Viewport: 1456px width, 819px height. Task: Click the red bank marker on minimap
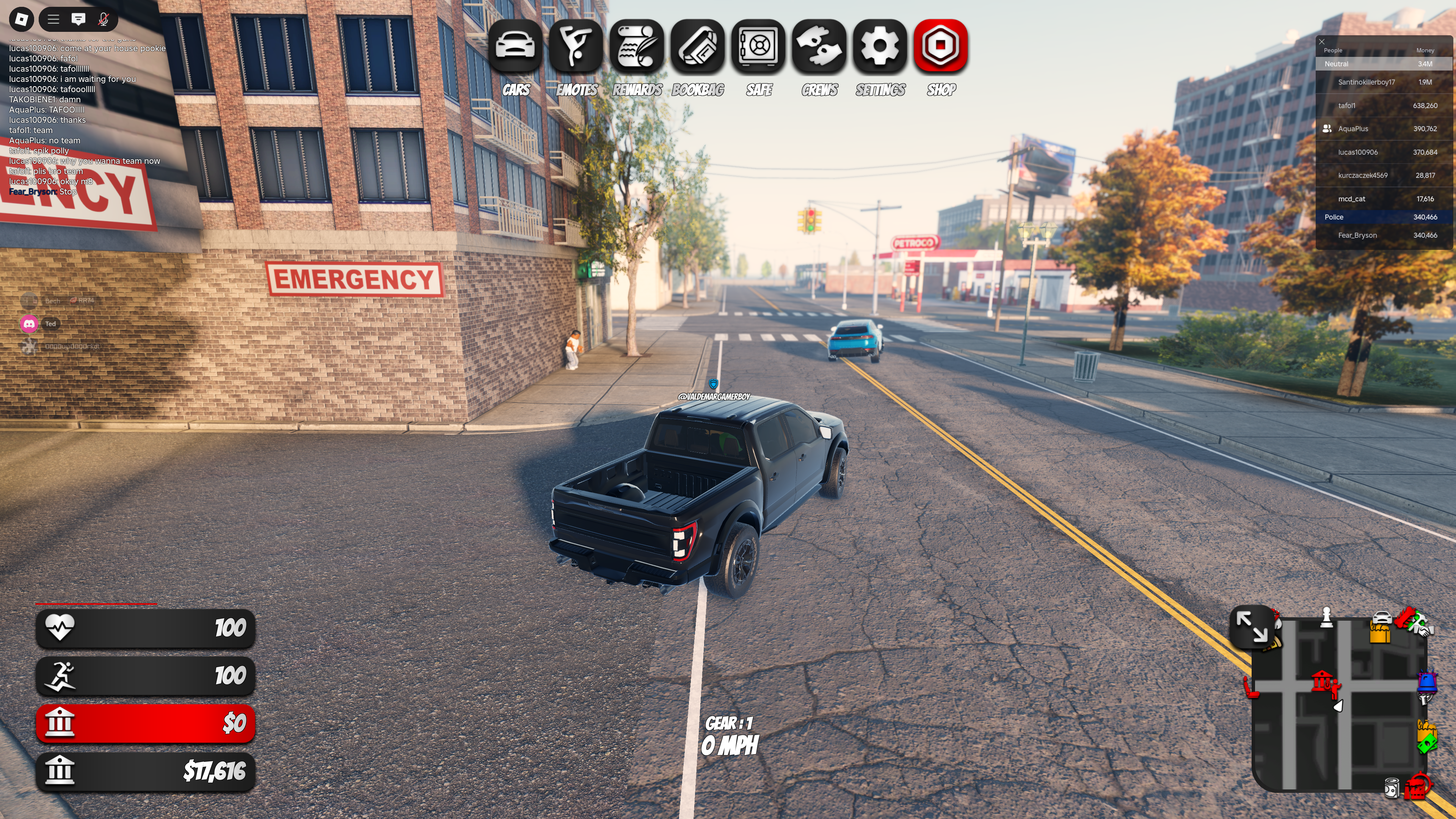1321,680
